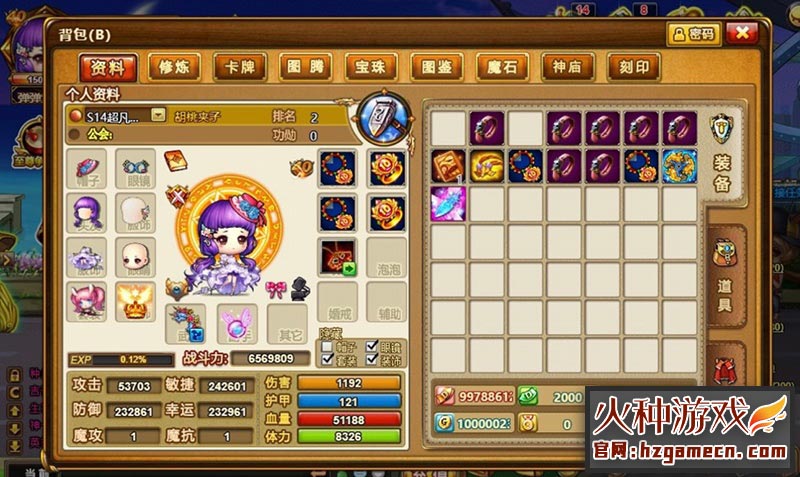Select the purple feather item in the backpack
Image resolution: width=800 pixels, height=477 pixels.
449,203
